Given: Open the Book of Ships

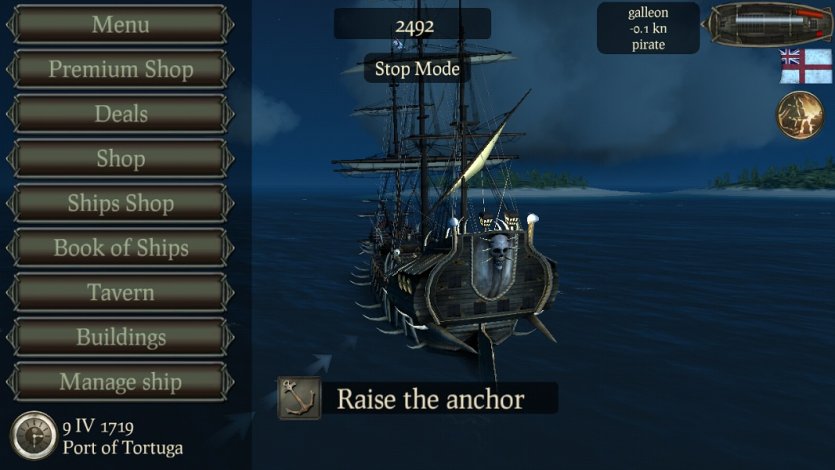Looking at the screenshot, I should pos(120,248).
